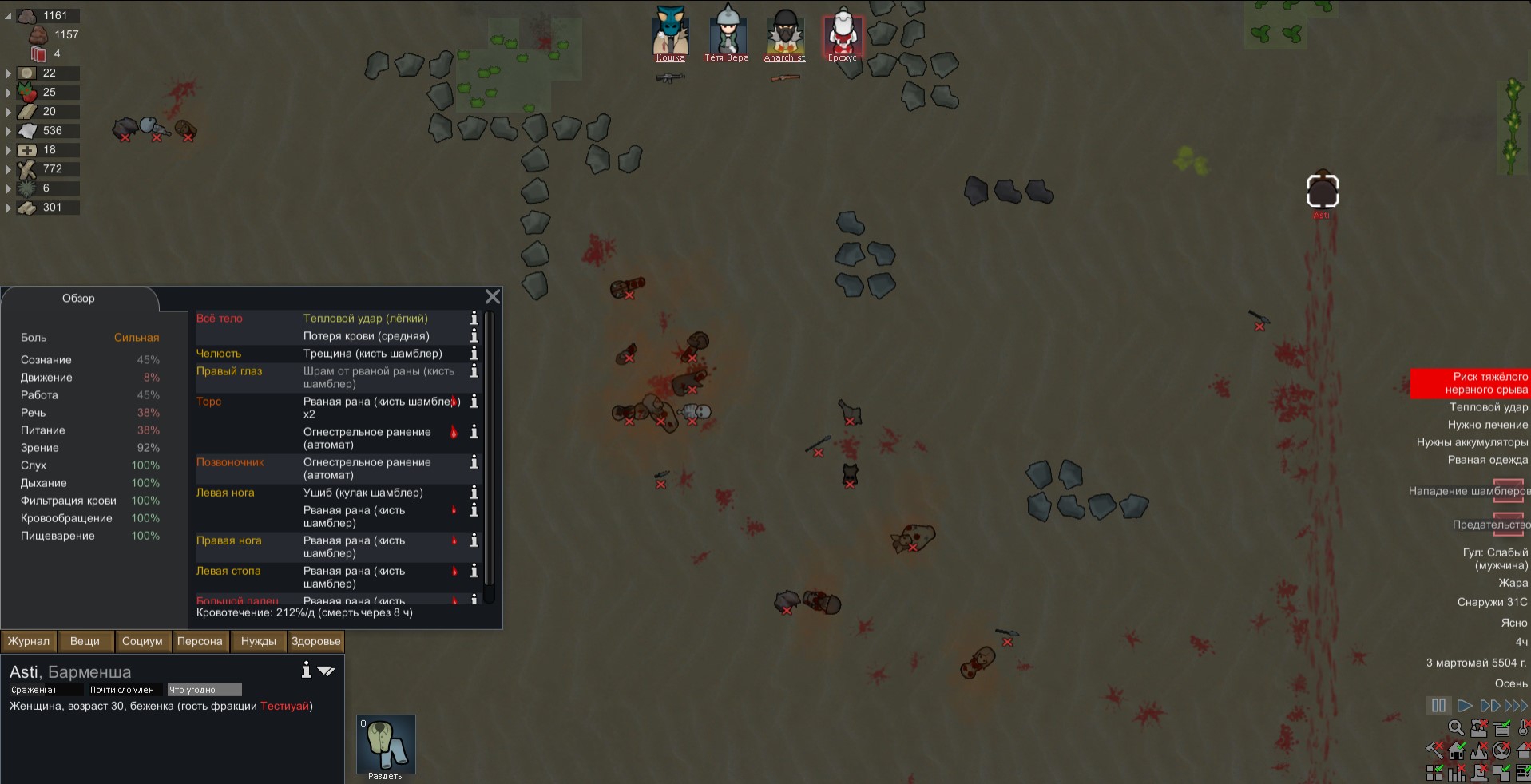Select colonist Ерохус portrait
The image size is (1531, 784).
pos(842,34)
